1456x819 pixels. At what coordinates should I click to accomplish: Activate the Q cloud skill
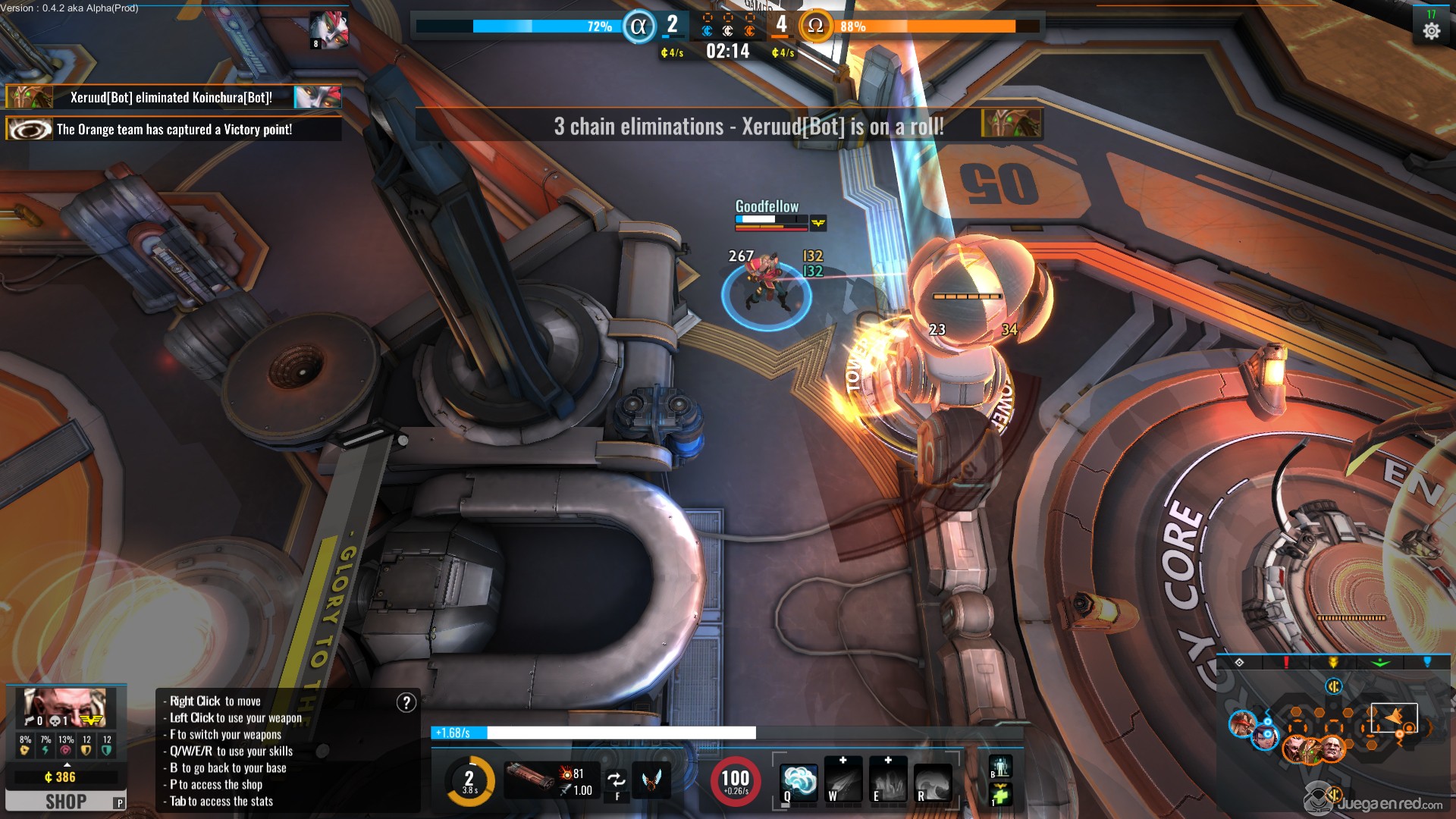[799, 781]
